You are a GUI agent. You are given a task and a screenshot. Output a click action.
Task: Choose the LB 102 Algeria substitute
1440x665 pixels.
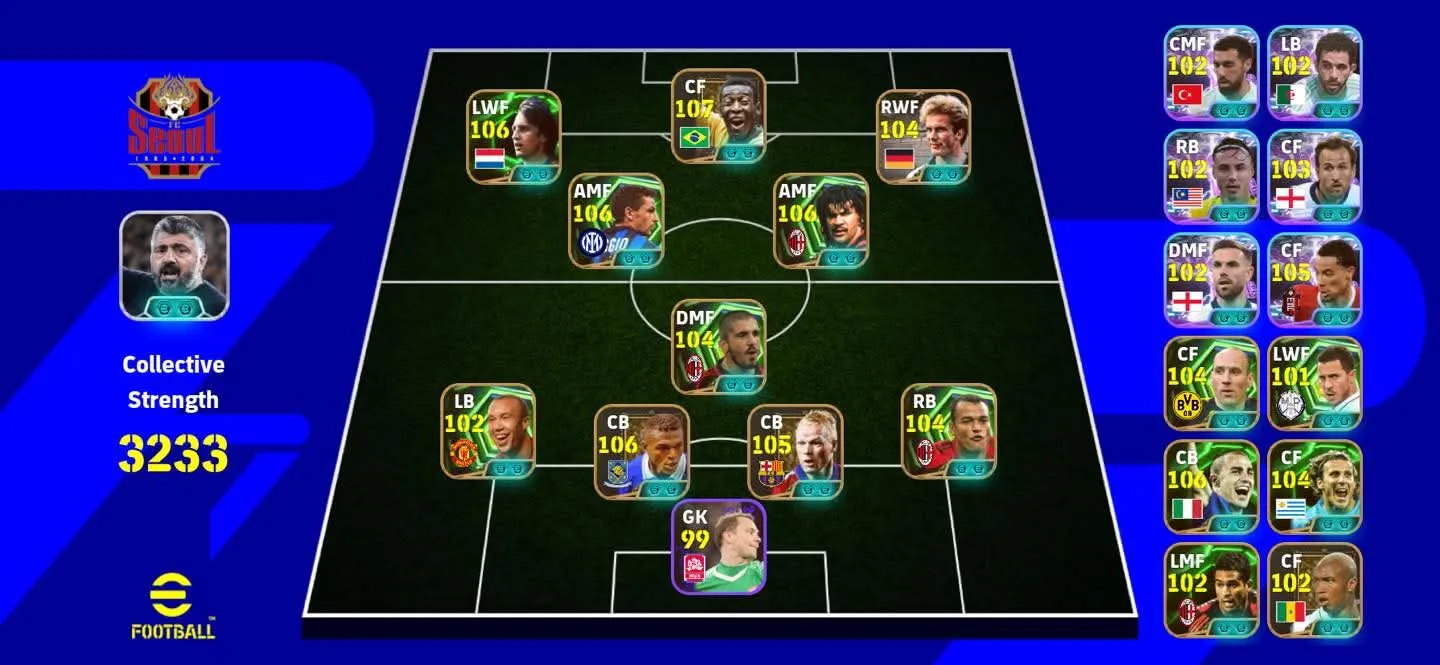[x=1315, y=72]
